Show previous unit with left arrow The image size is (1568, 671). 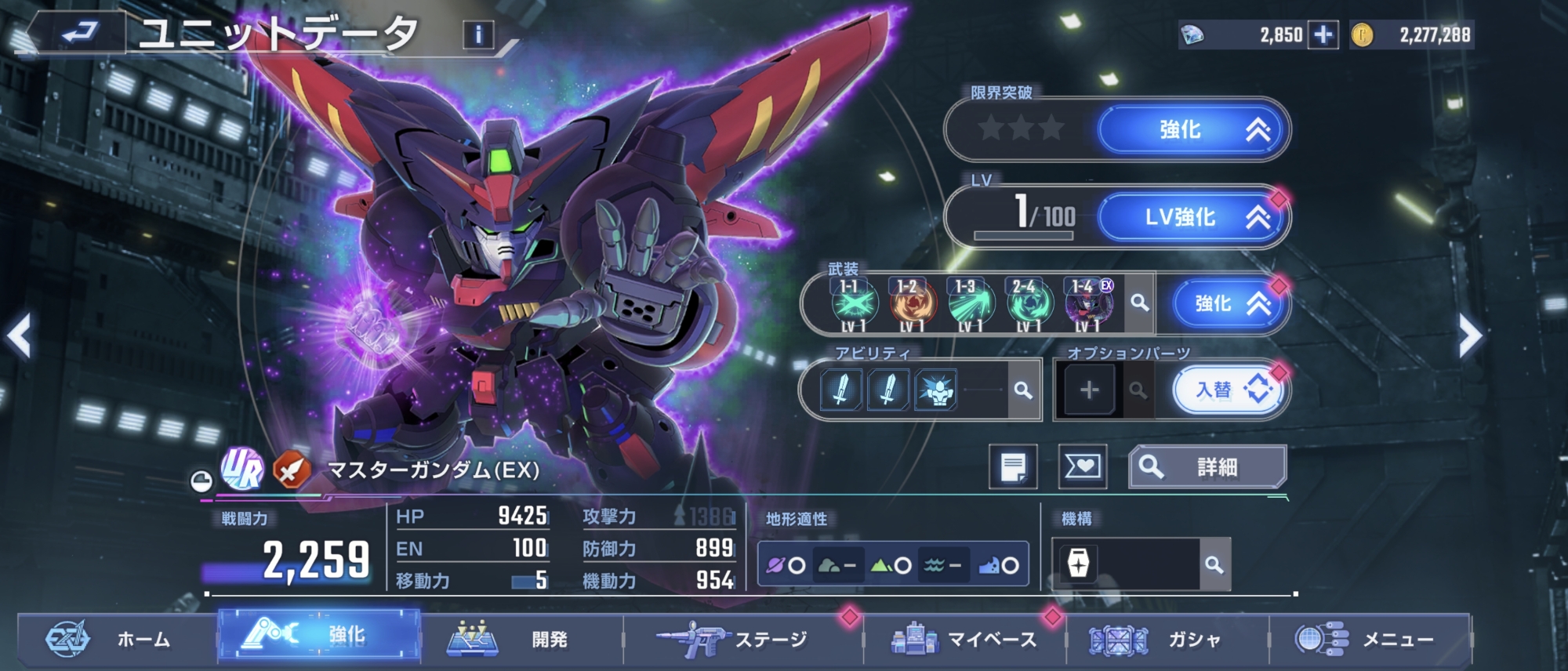click(x=19, y=337)
